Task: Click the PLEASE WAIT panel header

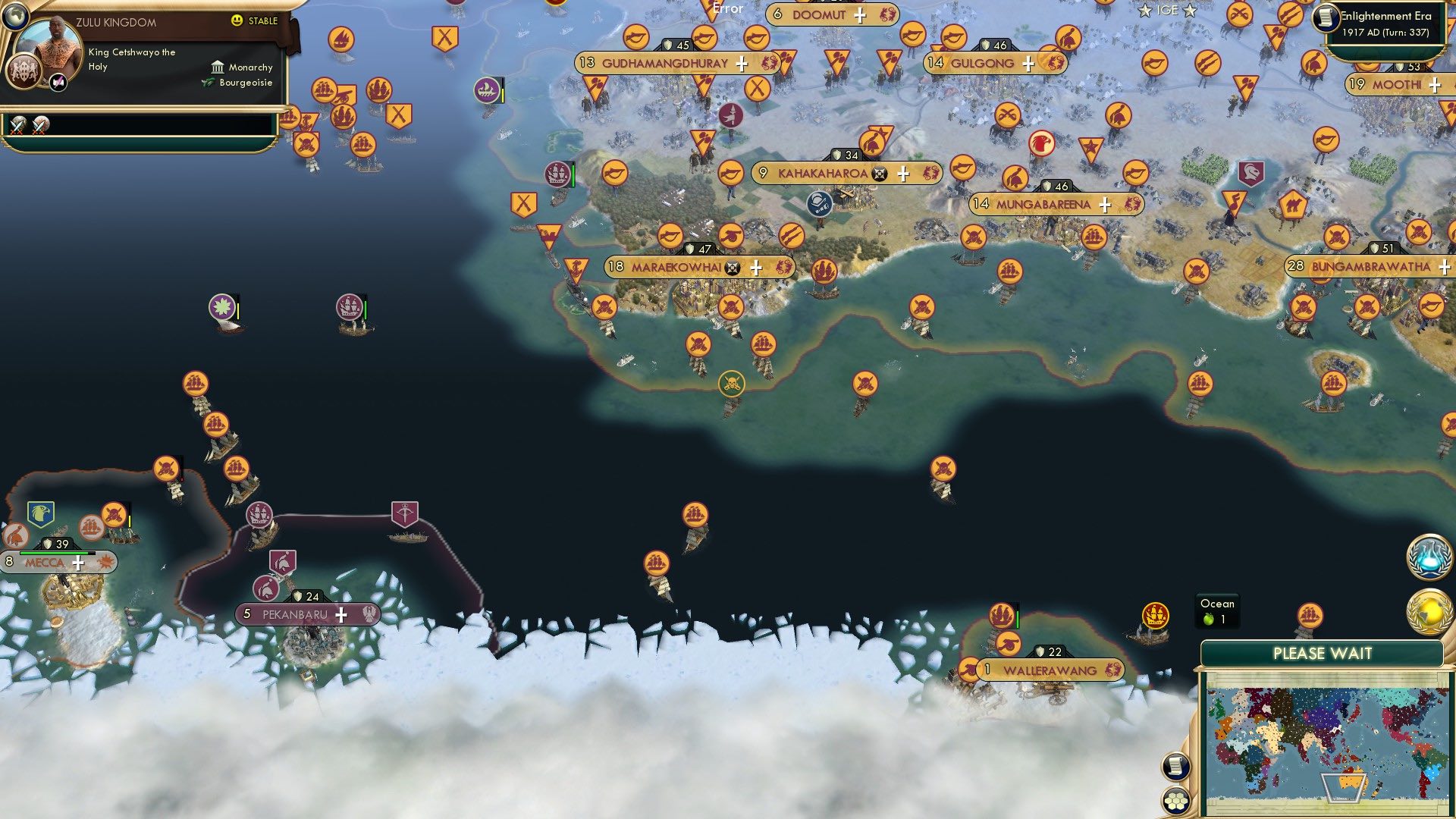Action: (x=1323, y=653)
